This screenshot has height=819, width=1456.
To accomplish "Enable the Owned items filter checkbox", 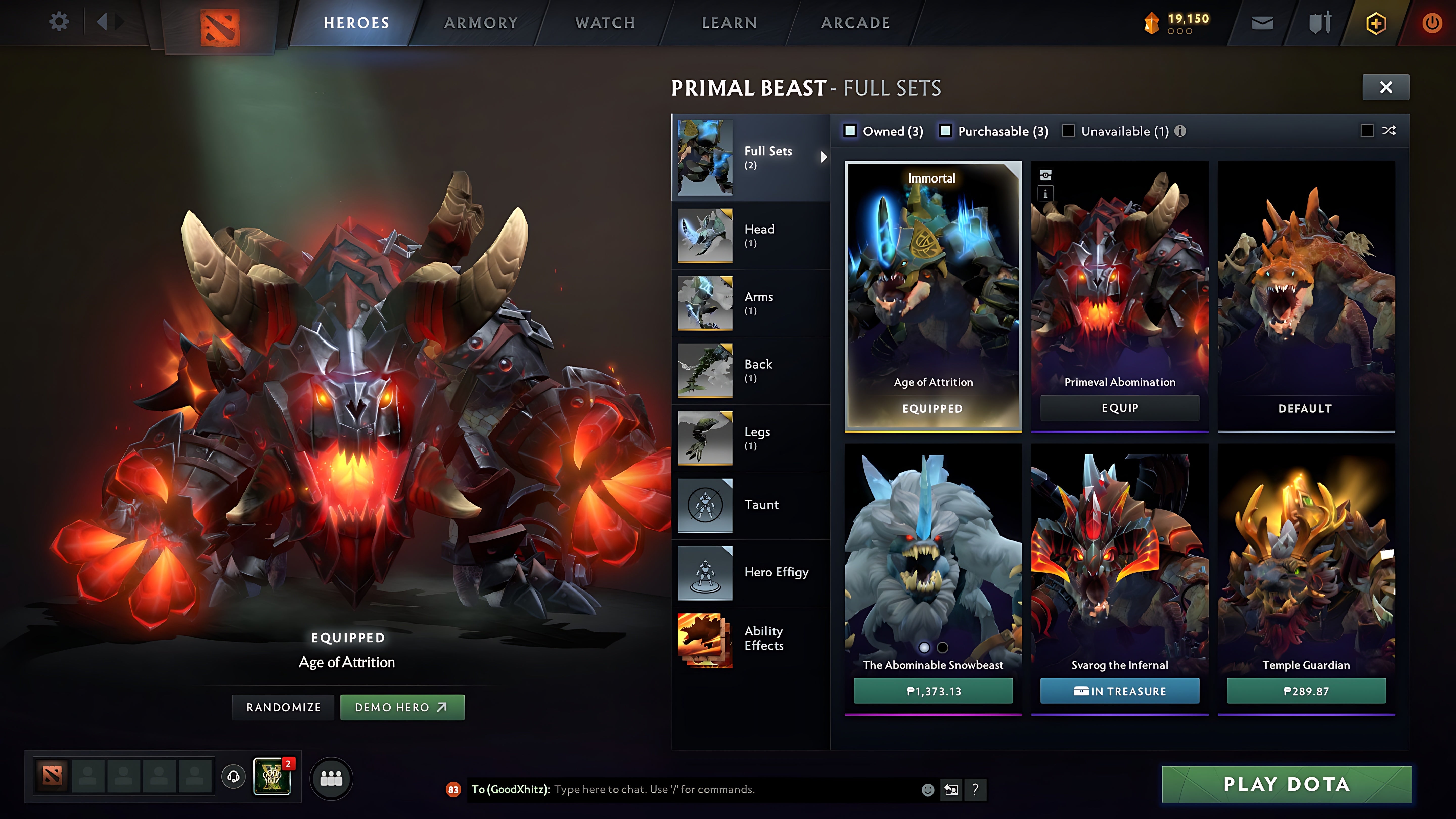I will [851, 131].
